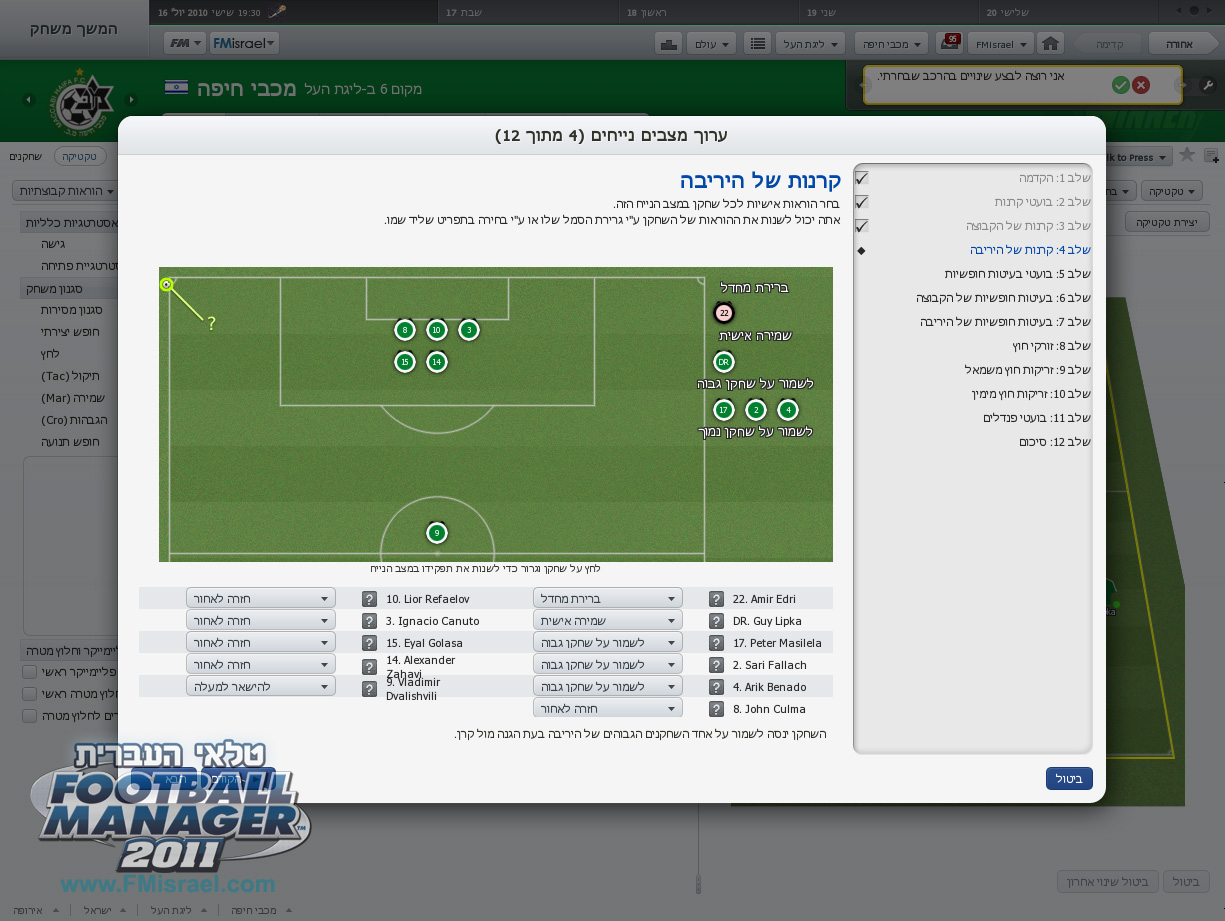Dismiss the lineup prompt with the red X
This screenshot has width=1225, height=921.
(x=1141, y=86)
